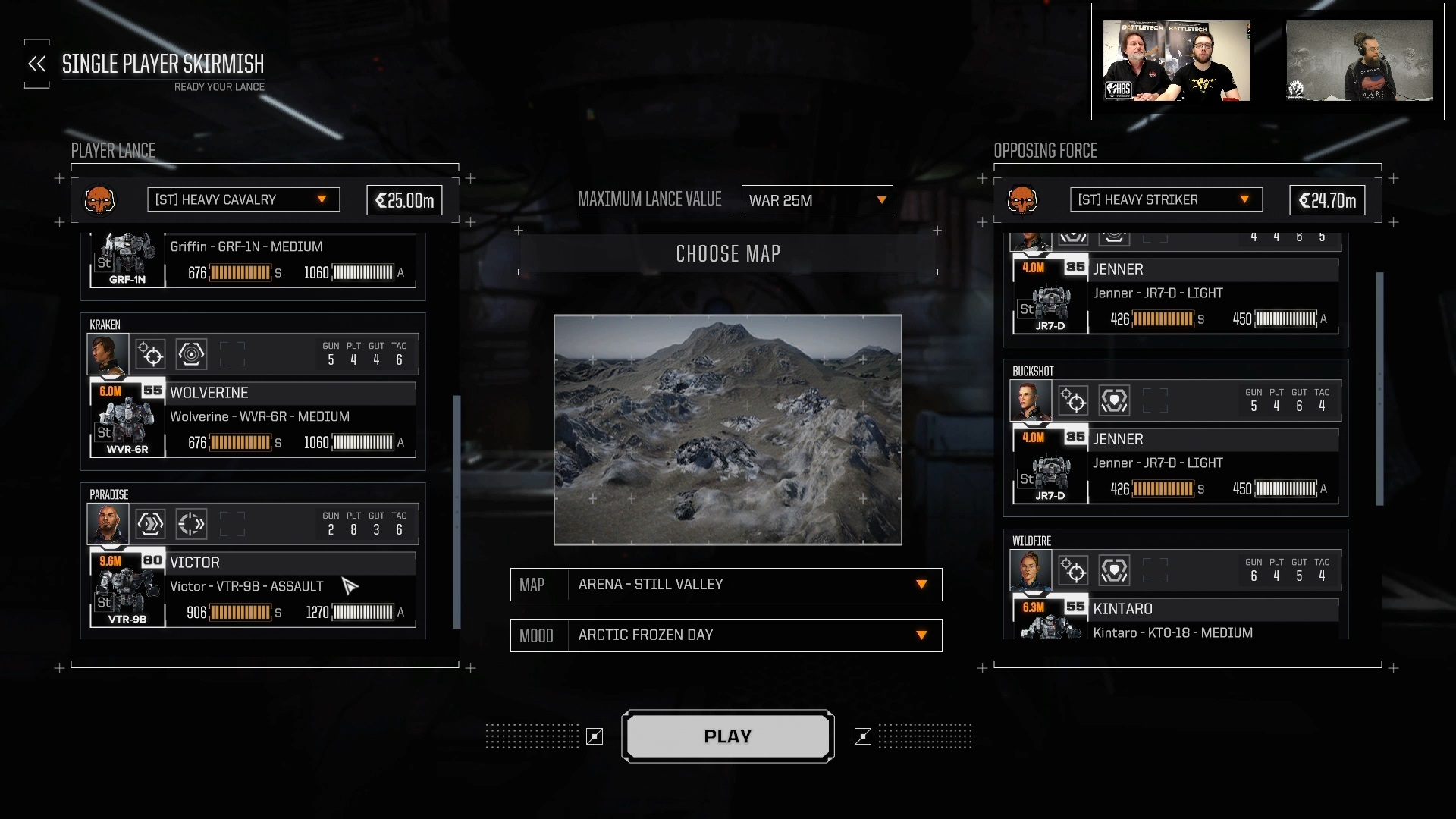Select Buckshot's bulwark shield ability icon
Viewport: 1456px width, 819px height.
pos(1115,400)
